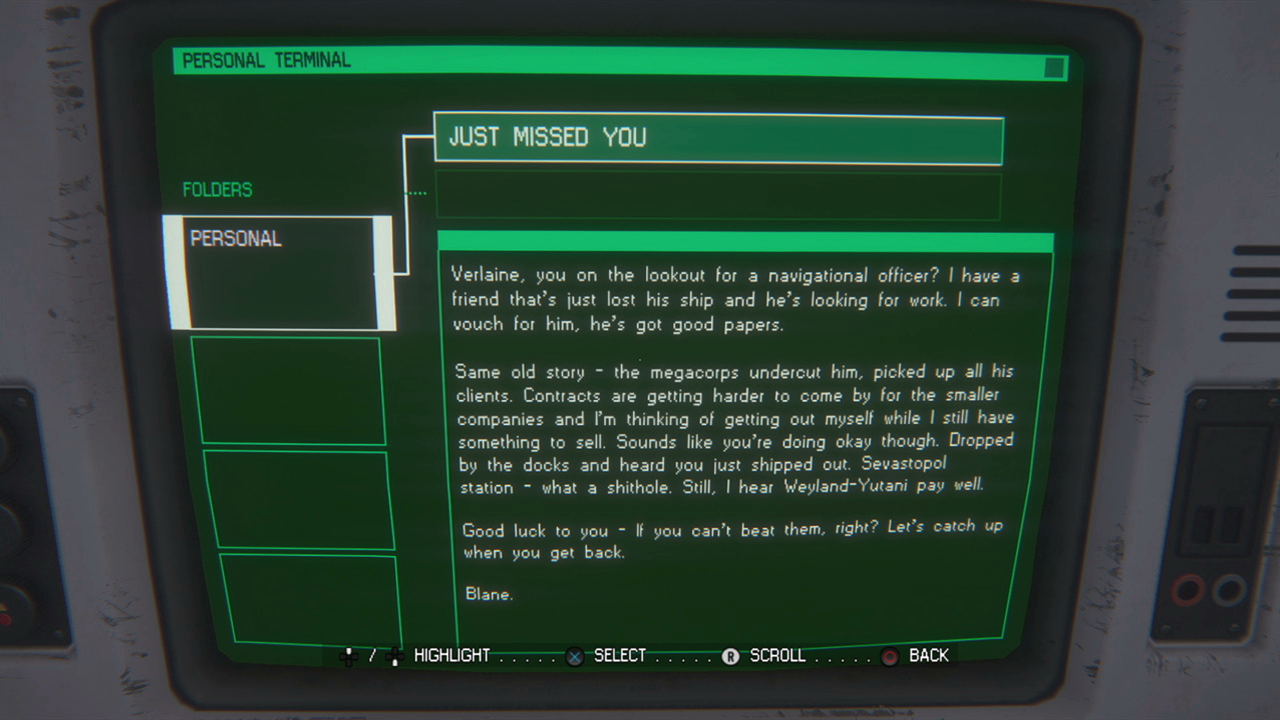Click the SELECT label in the control bar

click(620, 656)
